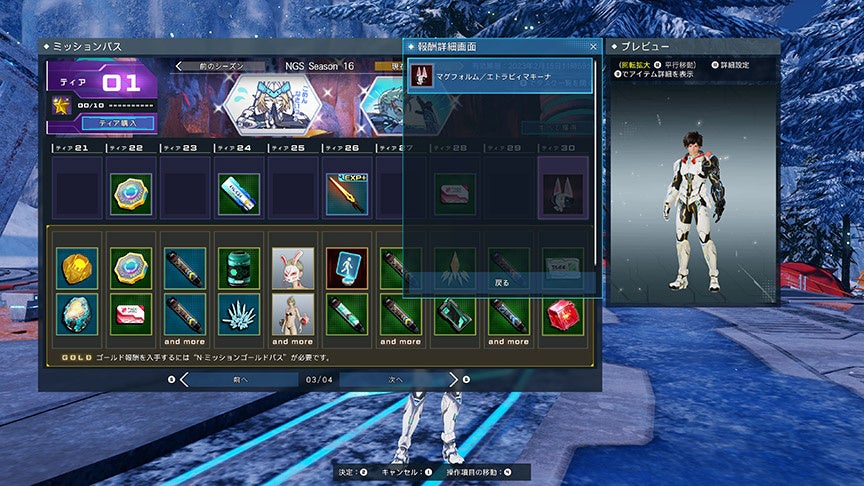Pick the red gem gold reward
This screenshot has width=864, height=486.
(x=562, y=314)
